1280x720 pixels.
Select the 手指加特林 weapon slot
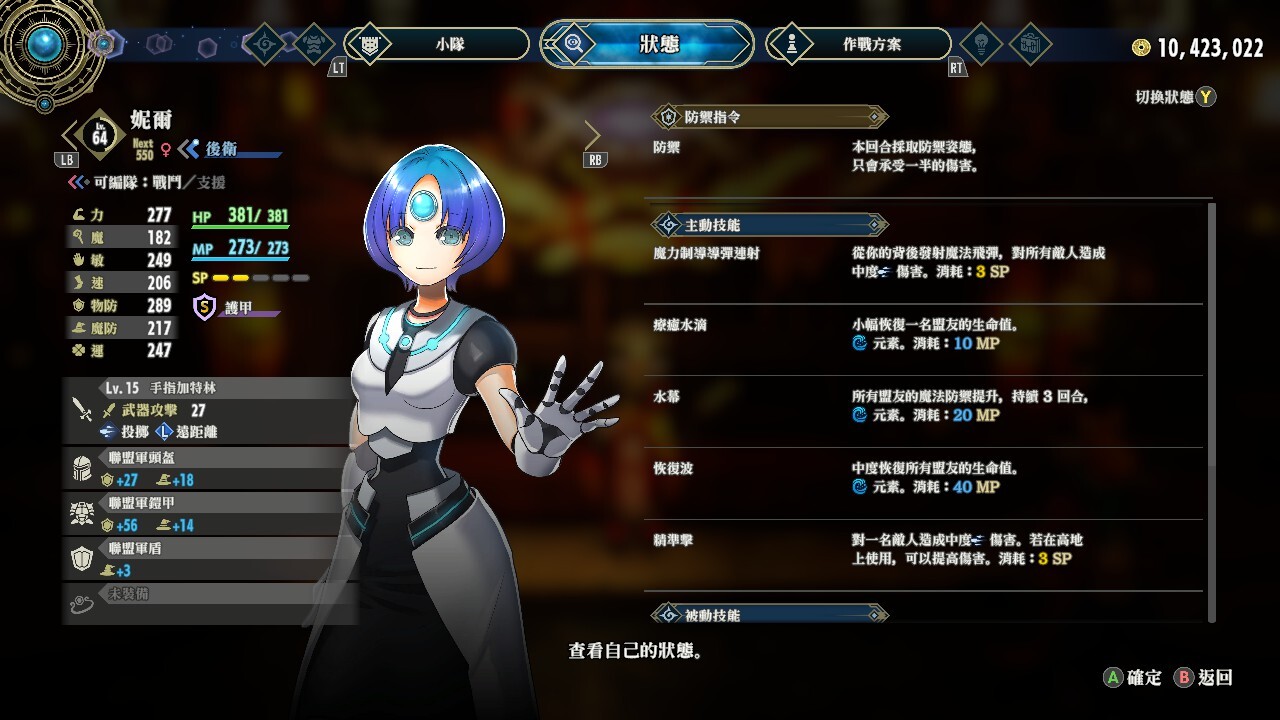(x=210, y=409)
